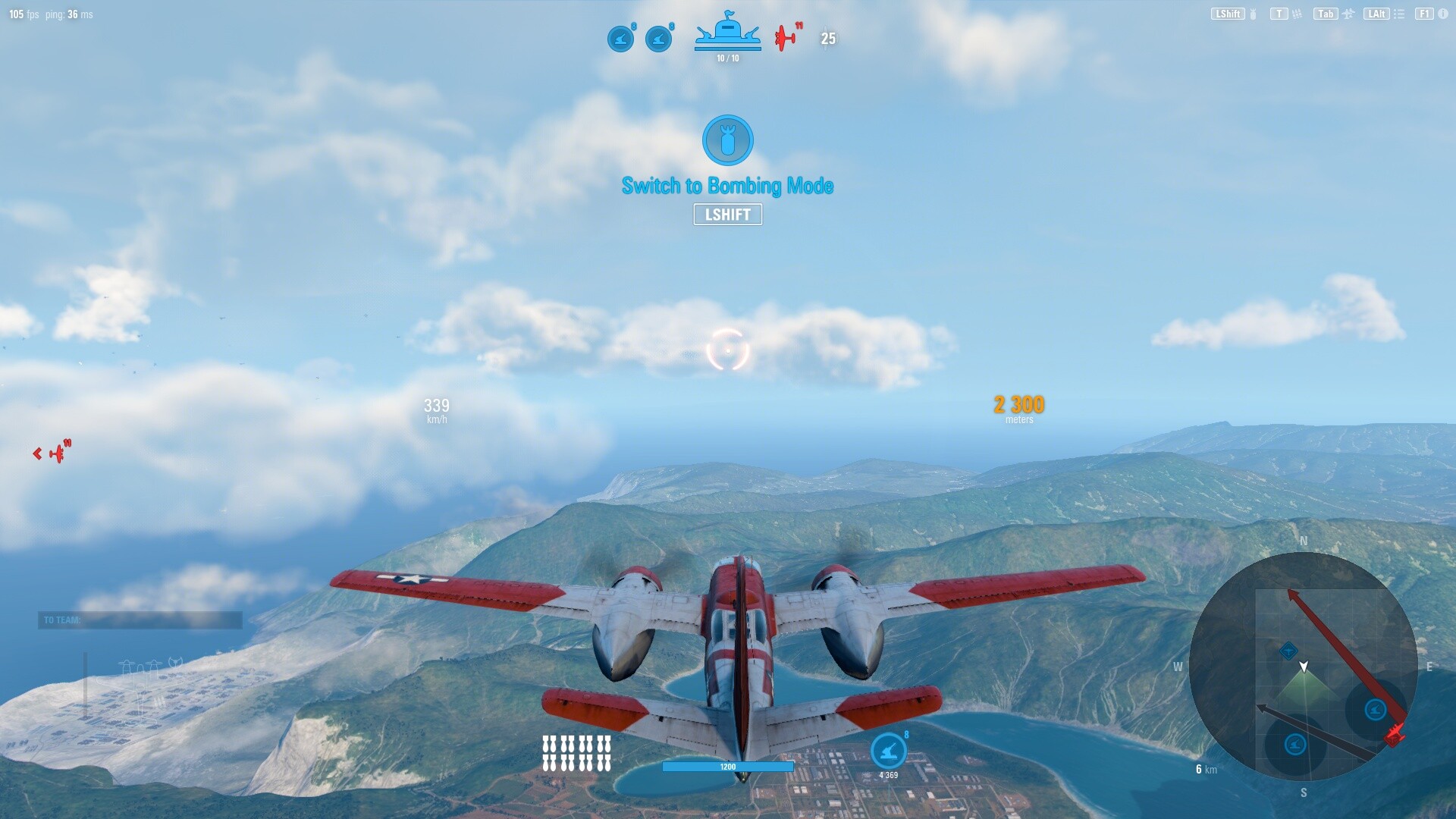Screen dimensions: 1456x819
Task: Click the Switch to Bombing Mode text
Action: tap(727, 184)
